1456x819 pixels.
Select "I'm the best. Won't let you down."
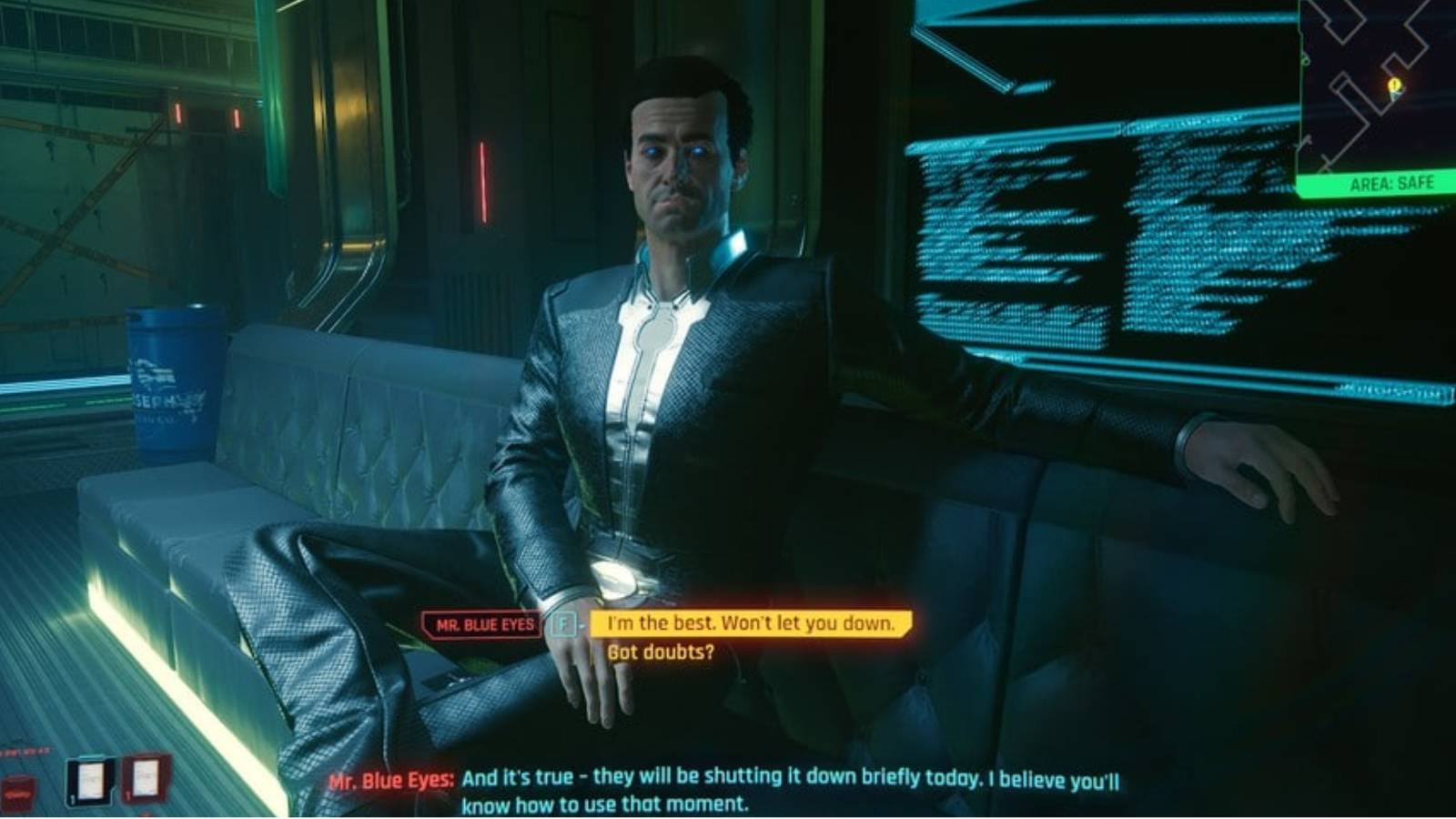point(746,624)
